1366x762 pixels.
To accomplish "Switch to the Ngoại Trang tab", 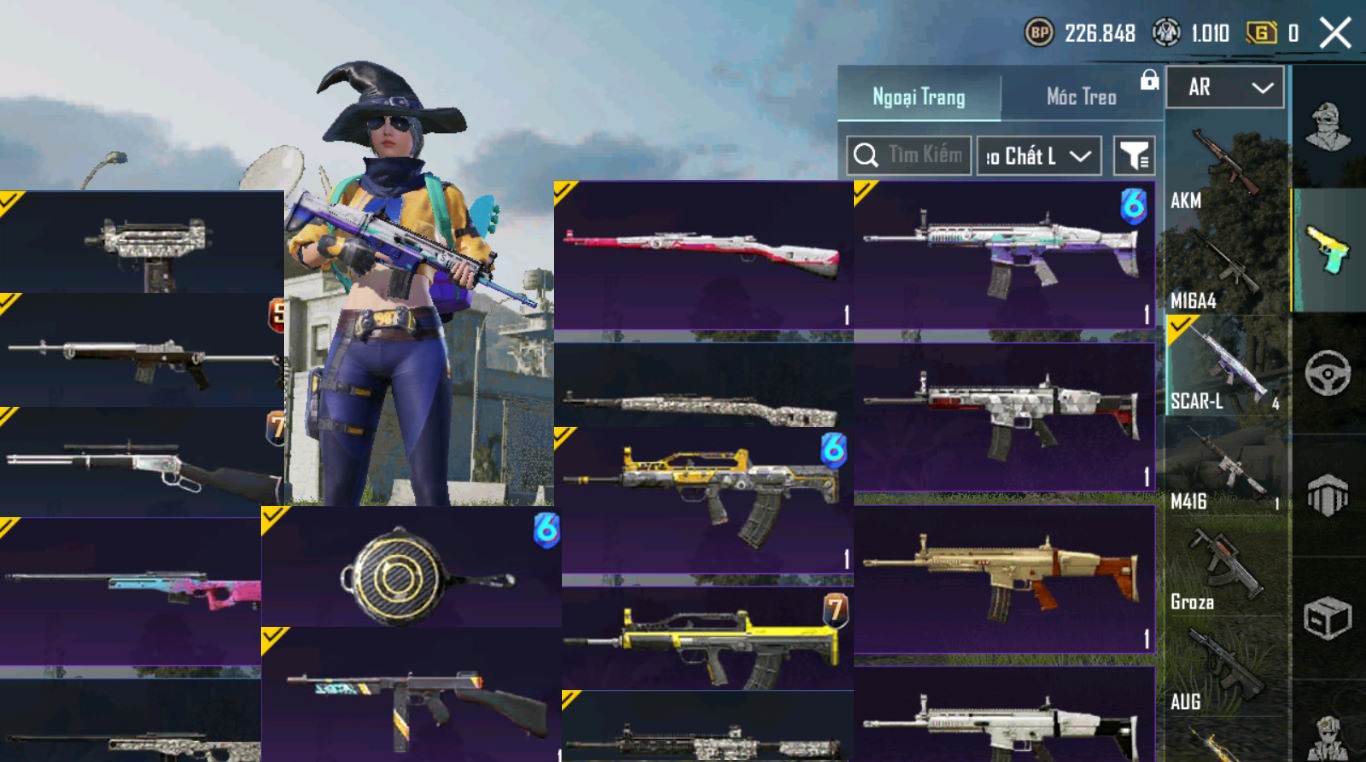I will coord(918,97).
